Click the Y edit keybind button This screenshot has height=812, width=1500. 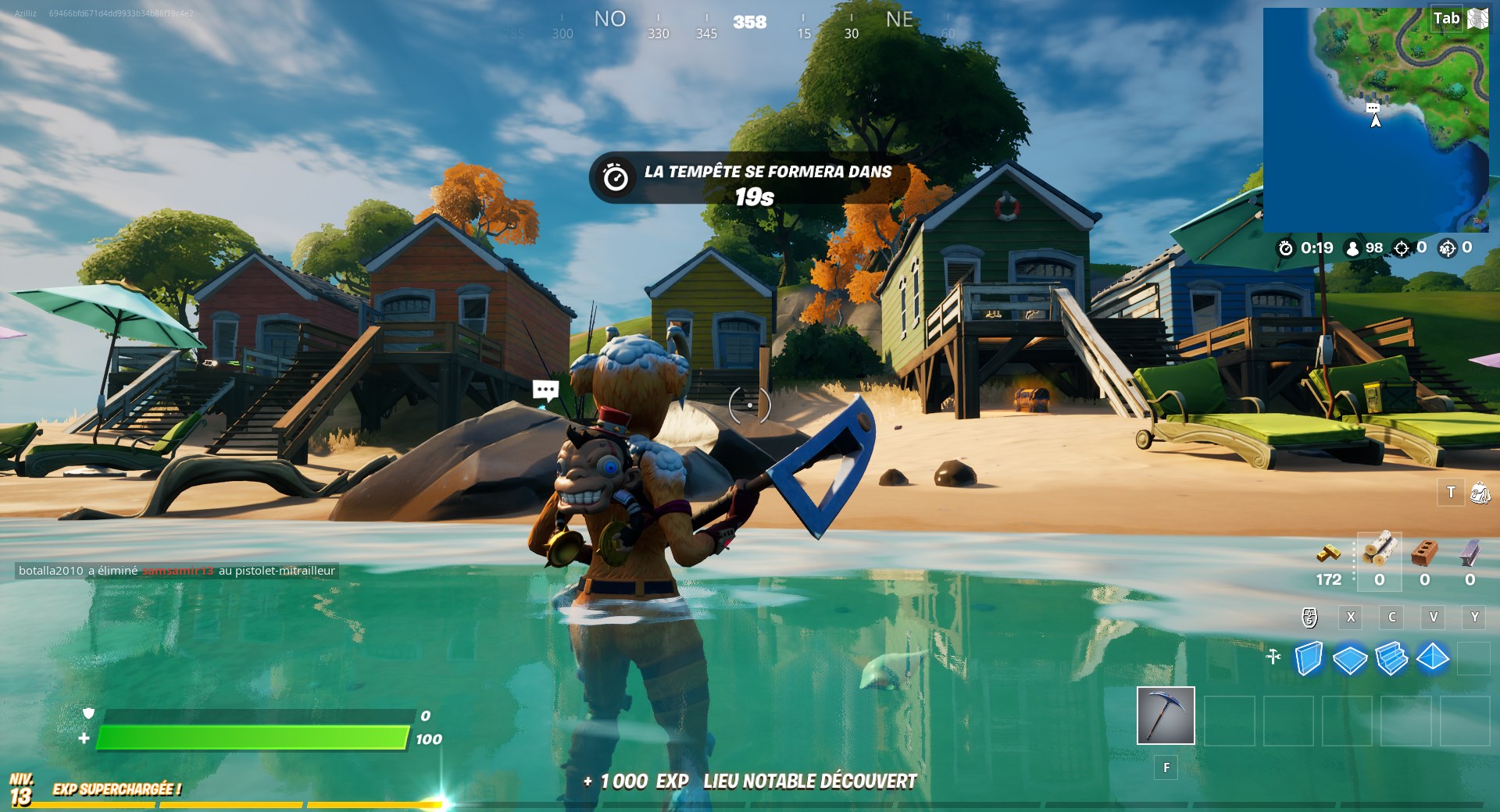1474,618
